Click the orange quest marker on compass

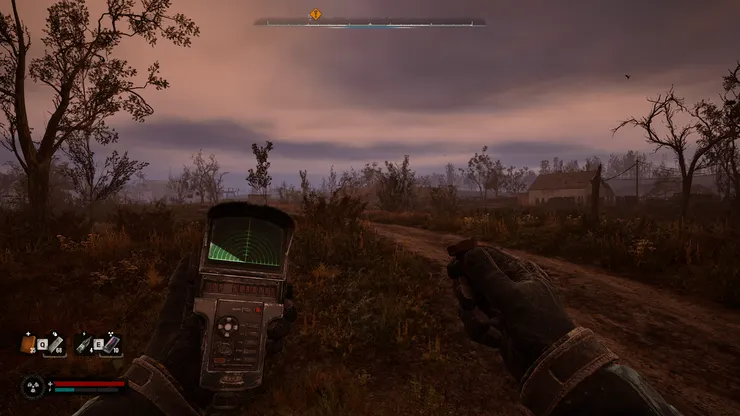[x=316, y=14]
